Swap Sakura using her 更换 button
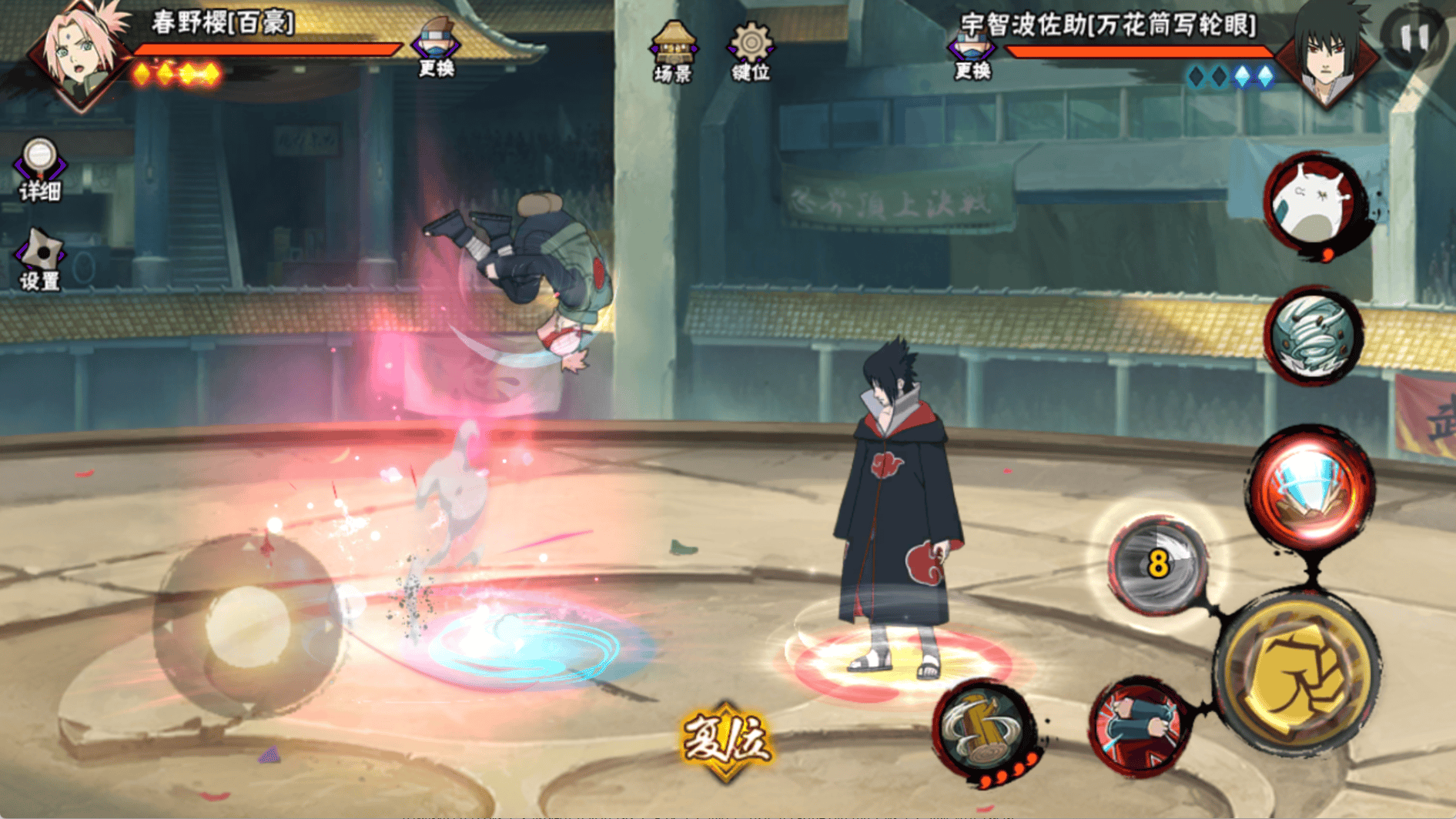 (x=436, y=48)
